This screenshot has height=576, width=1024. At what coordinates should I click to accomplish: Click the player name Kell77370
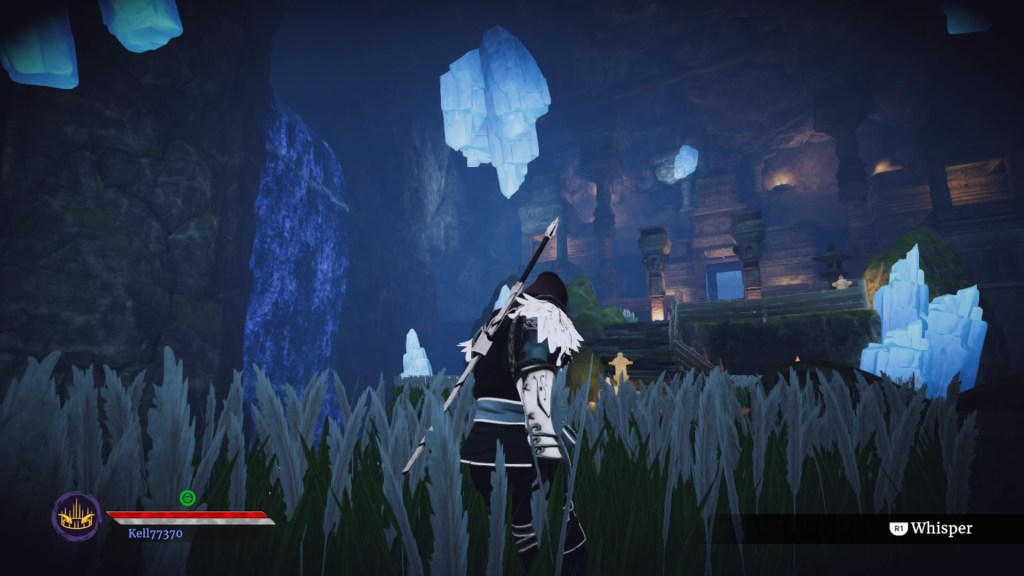[x=155, y=534]
